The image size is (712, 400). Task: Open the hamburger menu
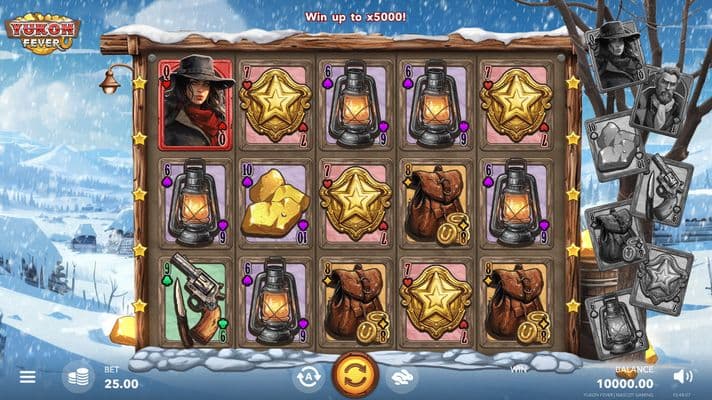pos(27,377)
